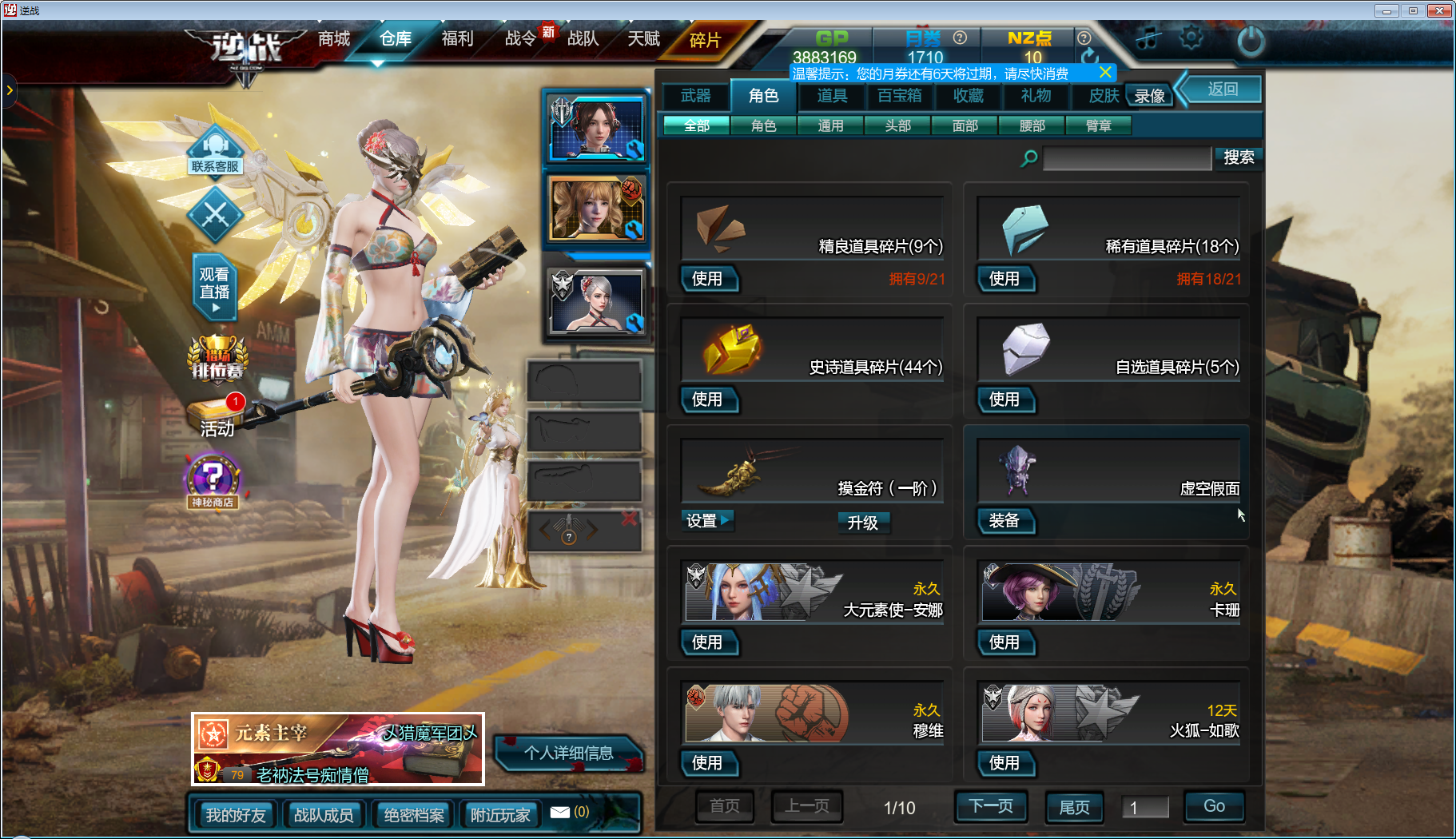The width and height of the screenshot is (1456, 839).
Task: Focus the inventory search text field
Action: (1127, 158)
